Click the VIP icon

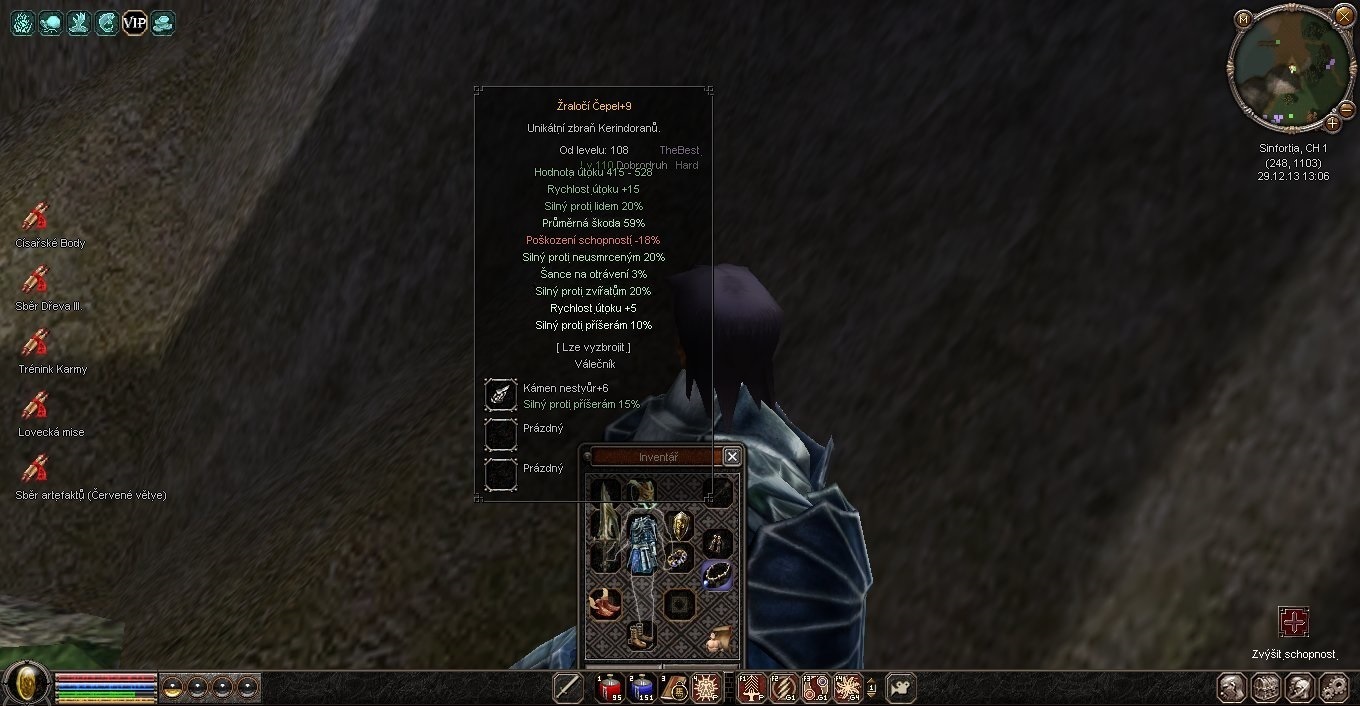(134, 22)
